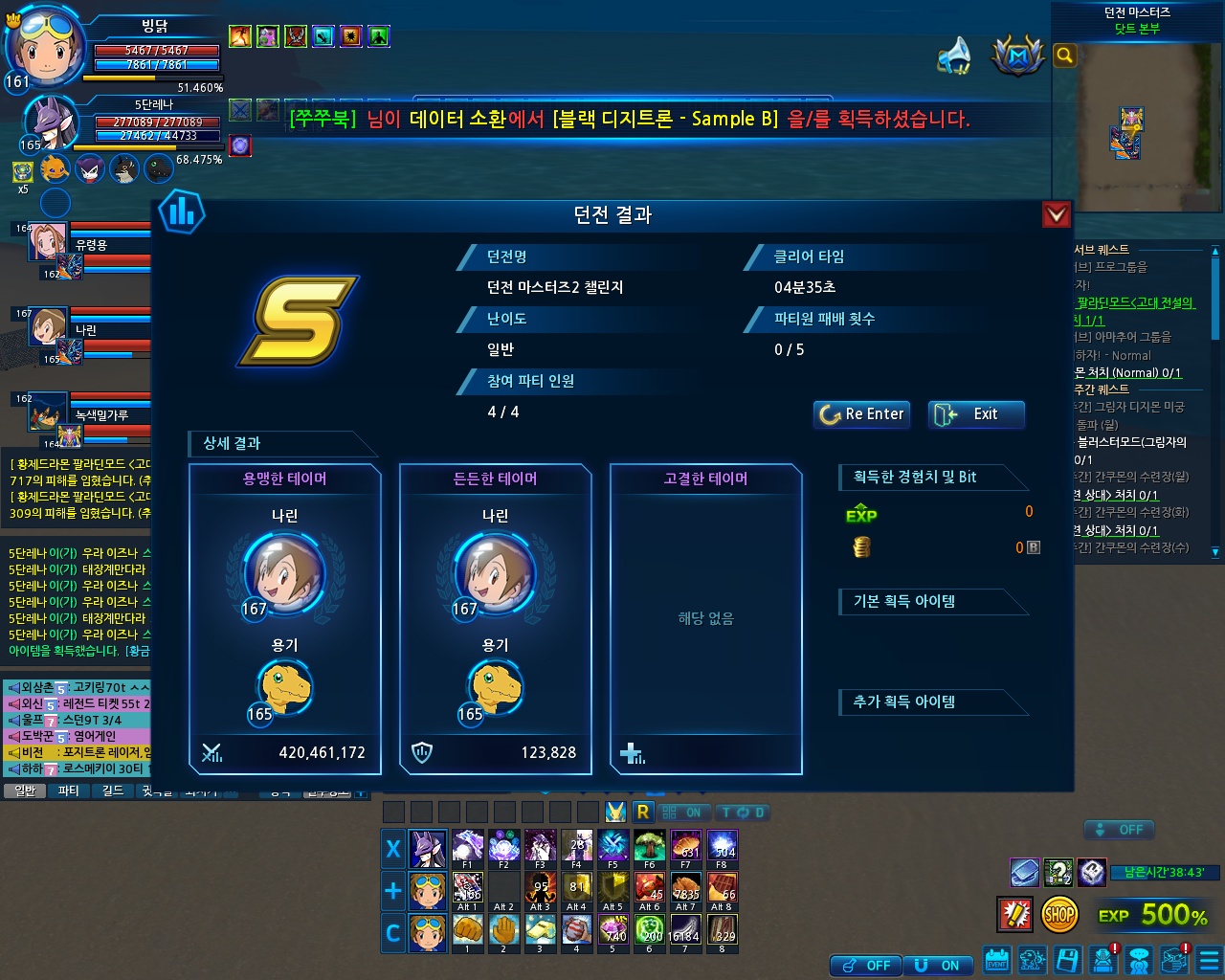
Task: Click the yellow R button above hotbar
Action: tap(642, 813)
